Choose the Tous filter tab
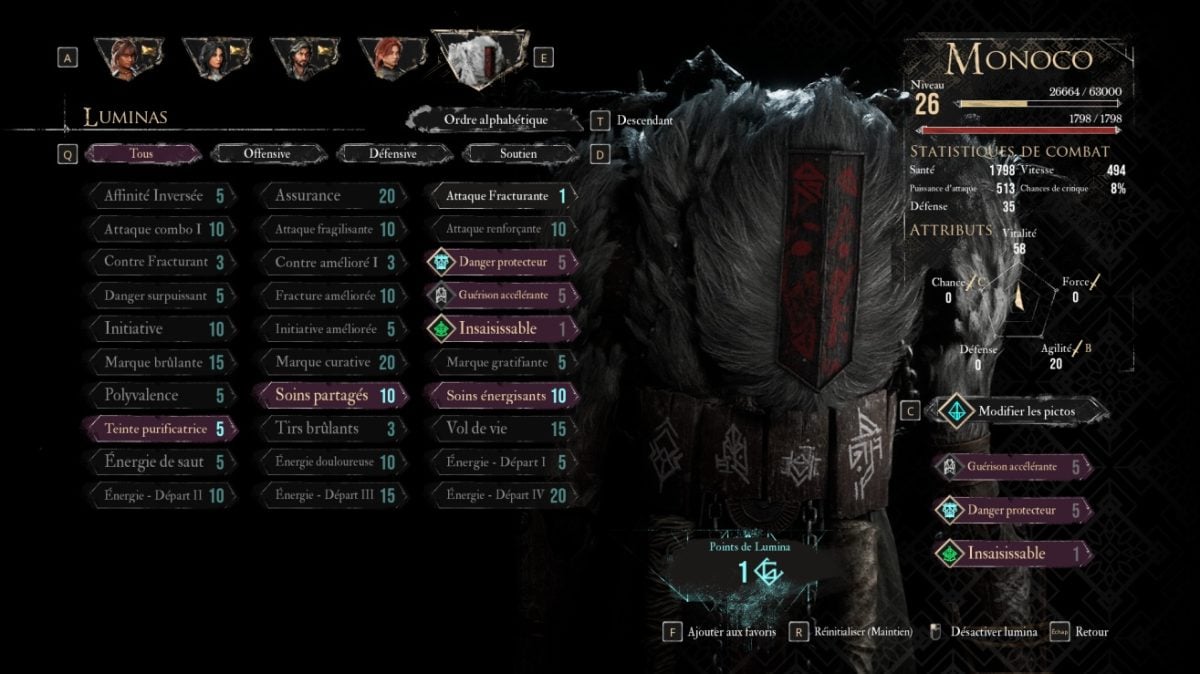1200x674 pixels. (141, 154)
